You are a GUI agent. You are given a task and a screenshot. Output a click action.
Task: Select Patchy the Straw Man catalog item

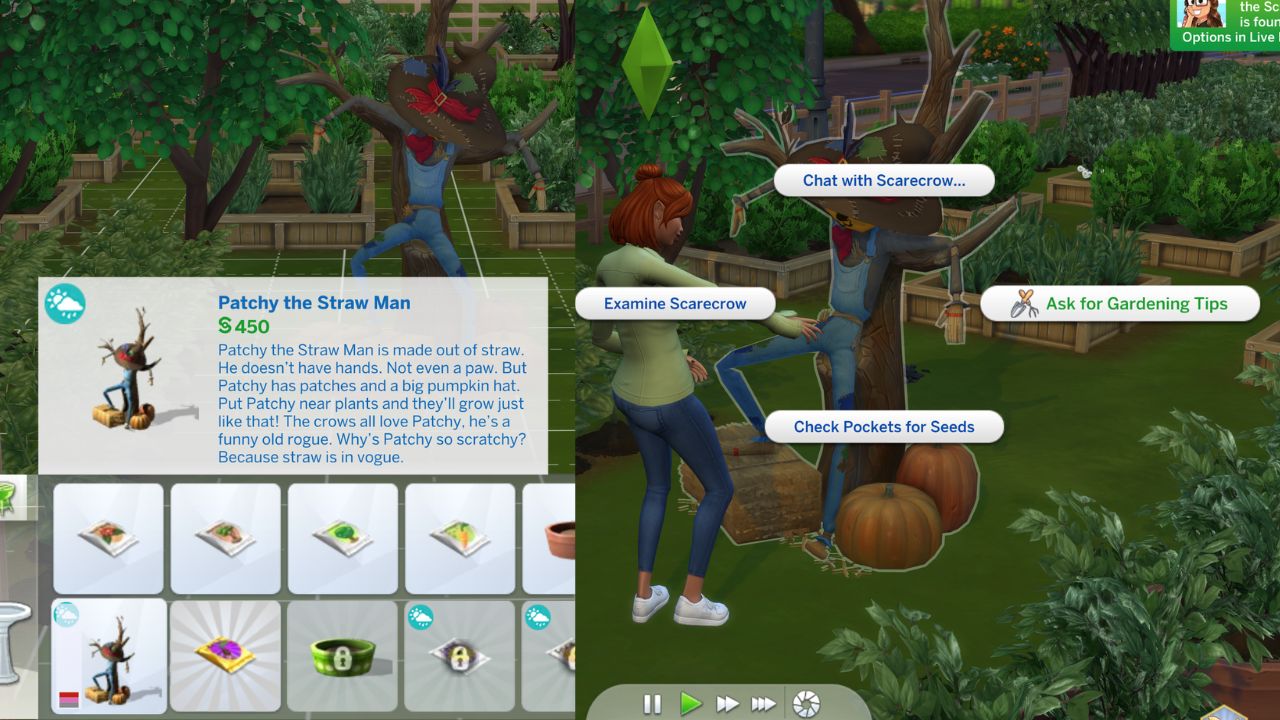[x=108, y=655]
